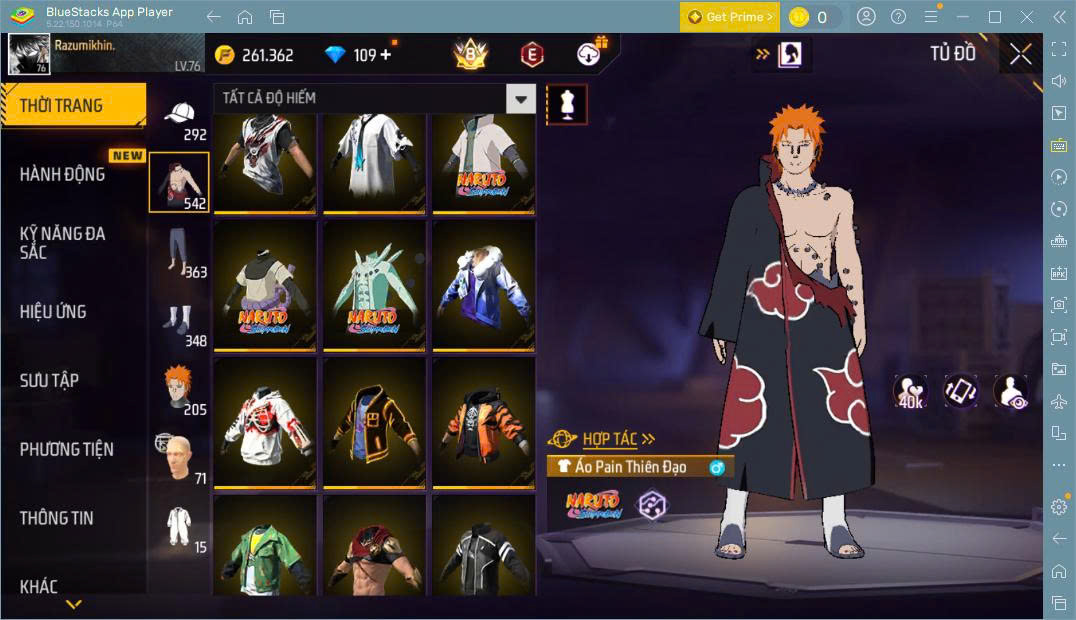Pick the green jacket with yellow shirt
Screen dimensions: 1076x620
[265, 548]
